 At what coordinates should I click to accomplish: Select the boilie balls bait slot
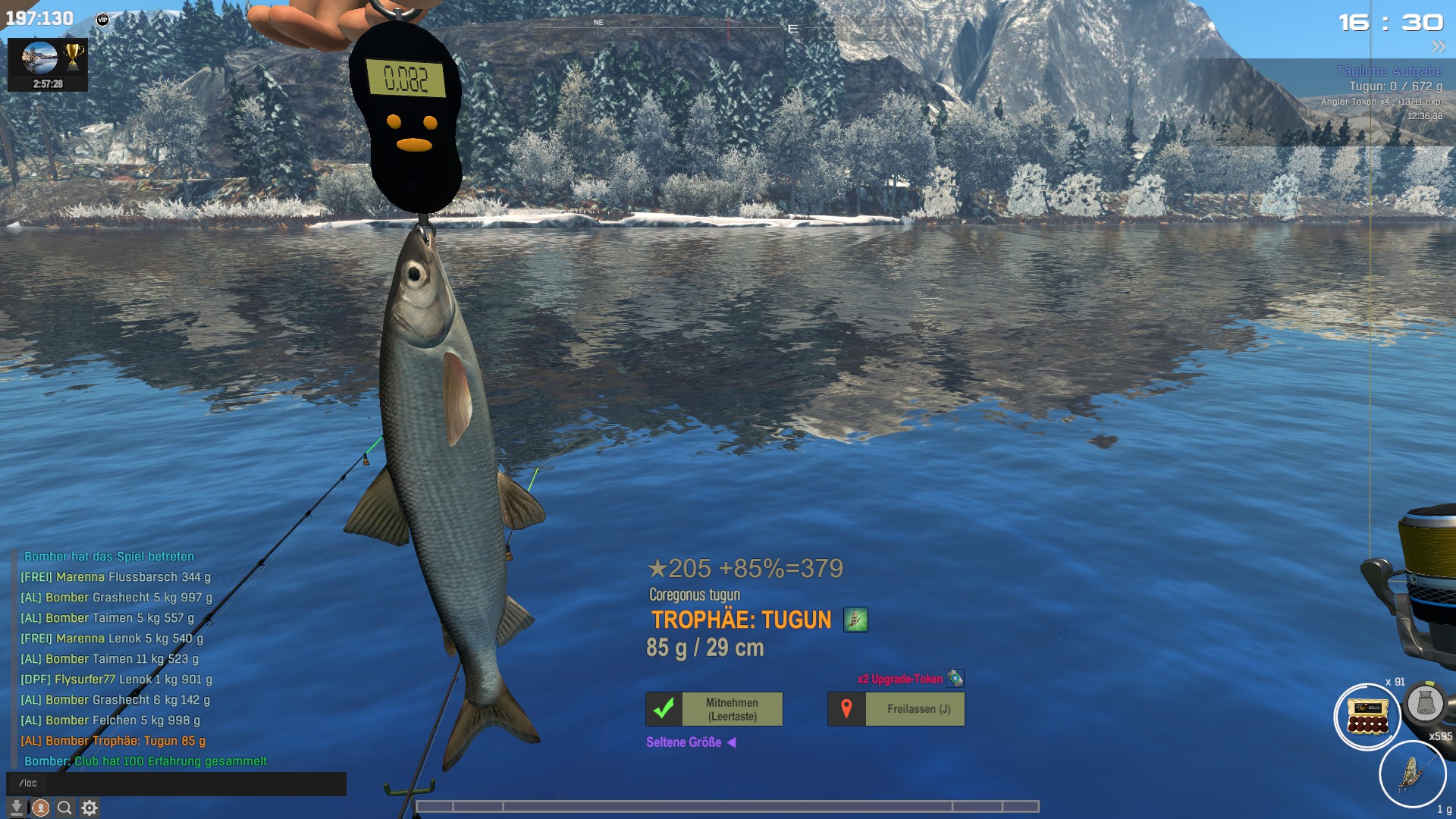[x=1367, y=717]
